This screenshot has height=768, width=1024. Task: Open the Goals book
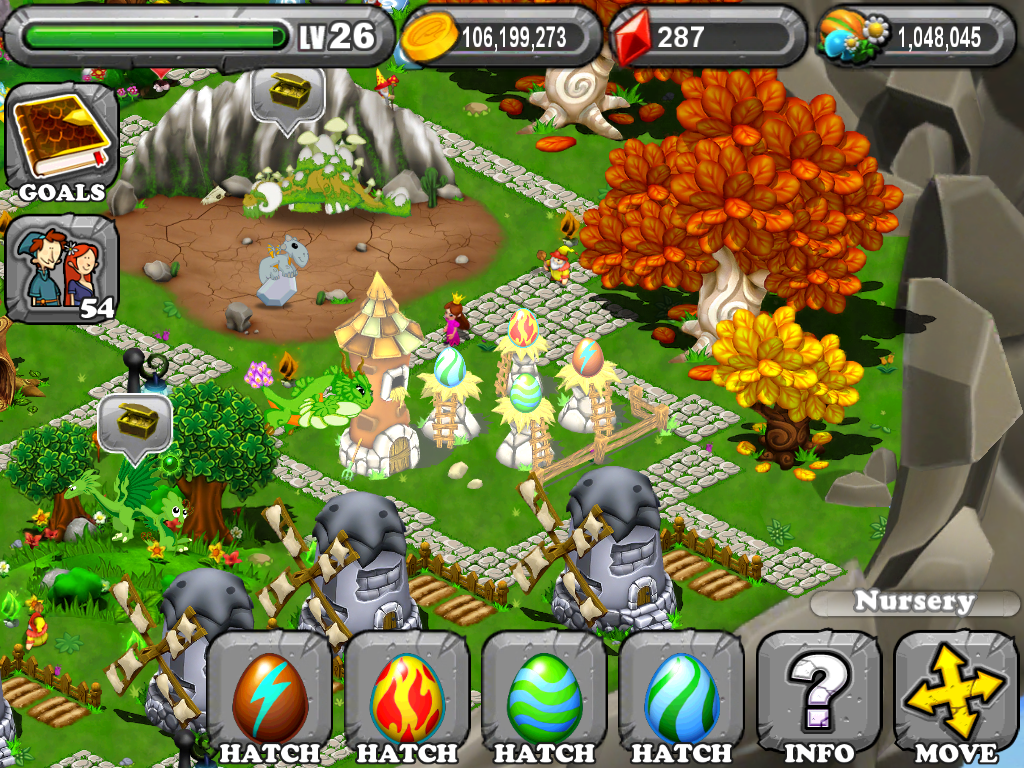coord(62,140)
